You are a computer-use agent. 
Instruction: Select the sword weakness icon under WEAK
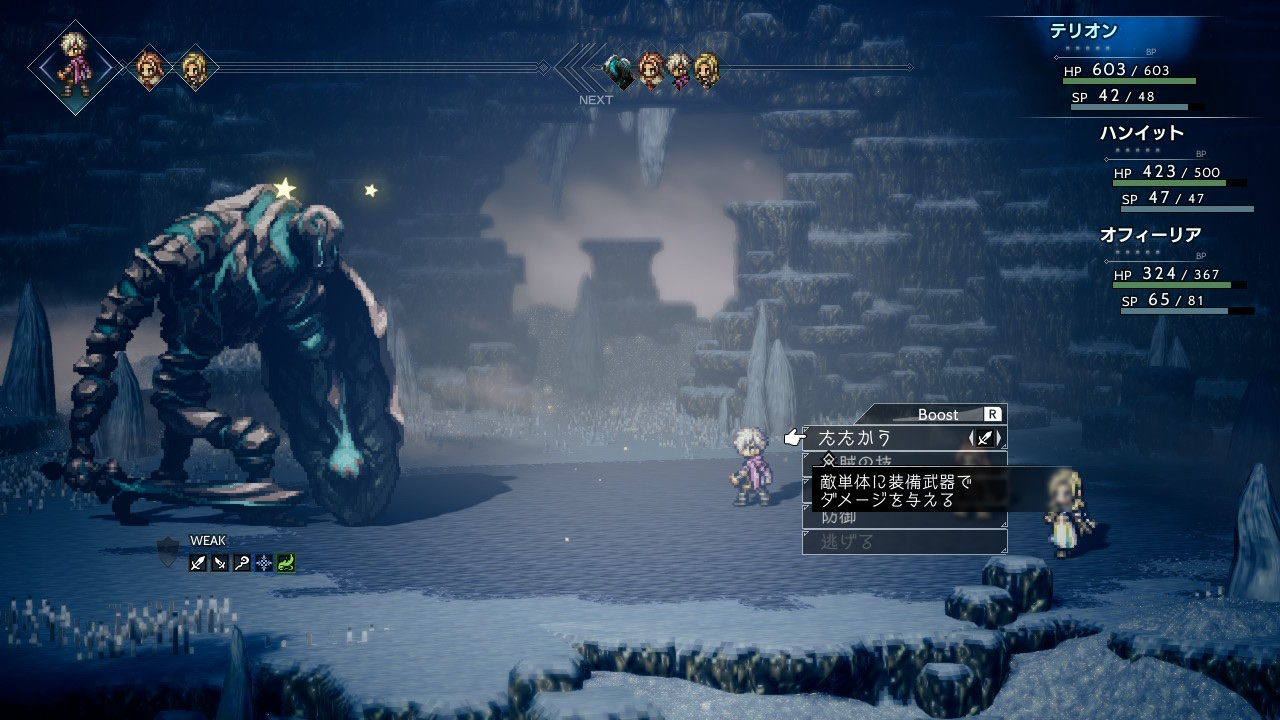click(198, 563)
